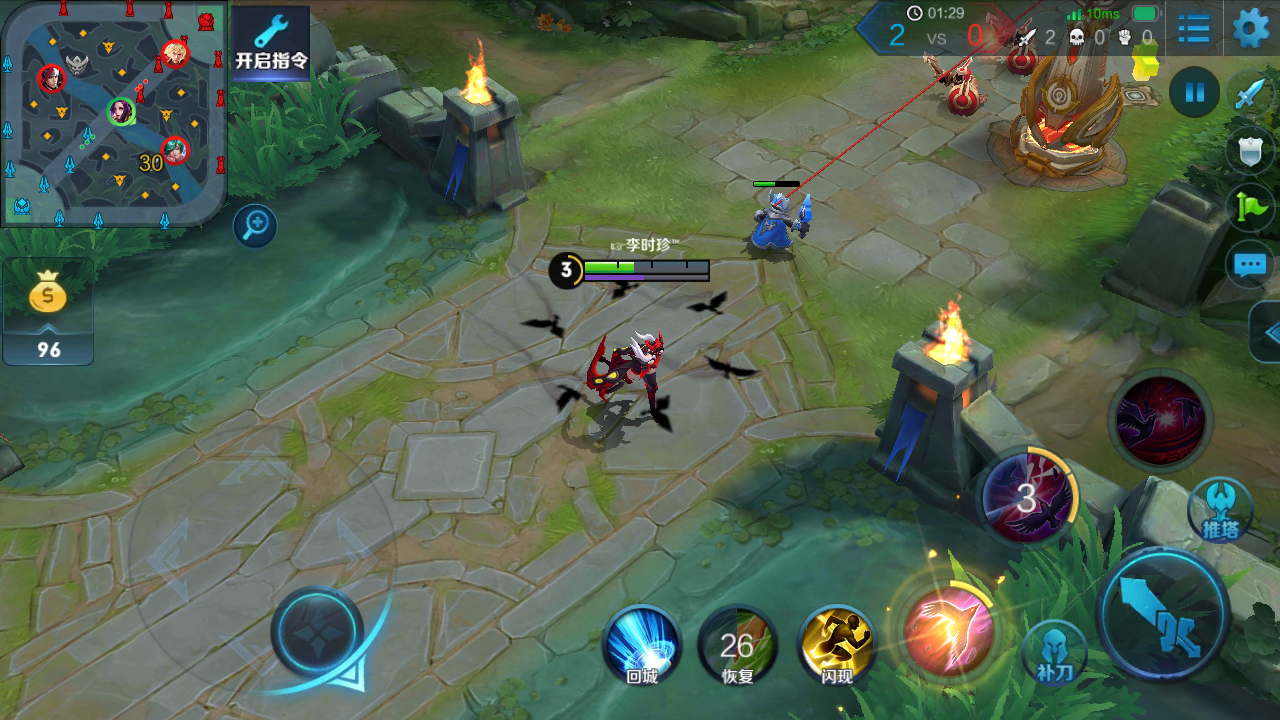Select the raven skill on cooldown 3
This screenshot has width=1280, height=720.
pyautogui.click(x=1027, y=496)
